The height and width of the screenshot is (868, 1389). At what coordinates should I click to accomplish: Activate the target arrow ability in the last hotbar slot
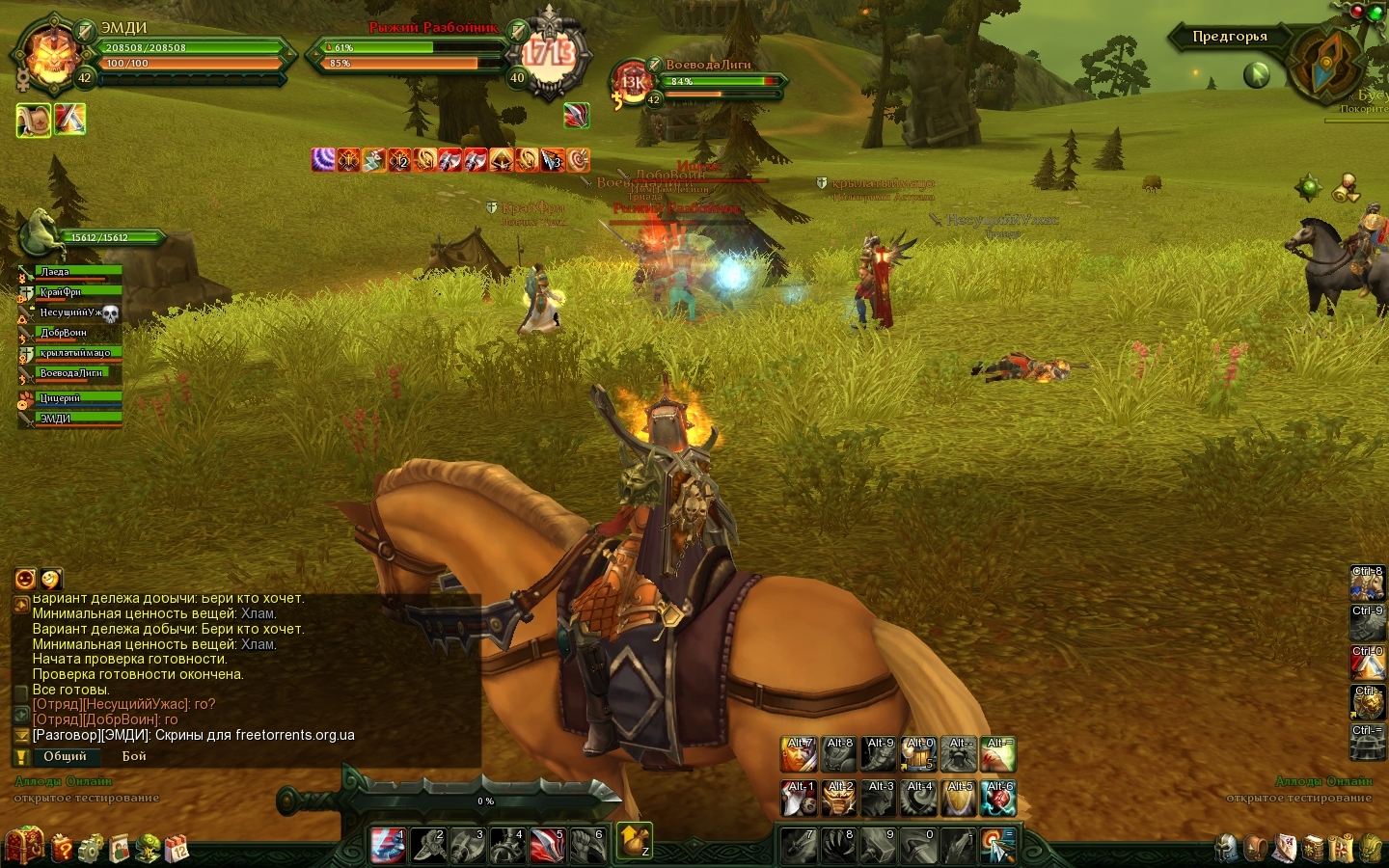(996, 845)
